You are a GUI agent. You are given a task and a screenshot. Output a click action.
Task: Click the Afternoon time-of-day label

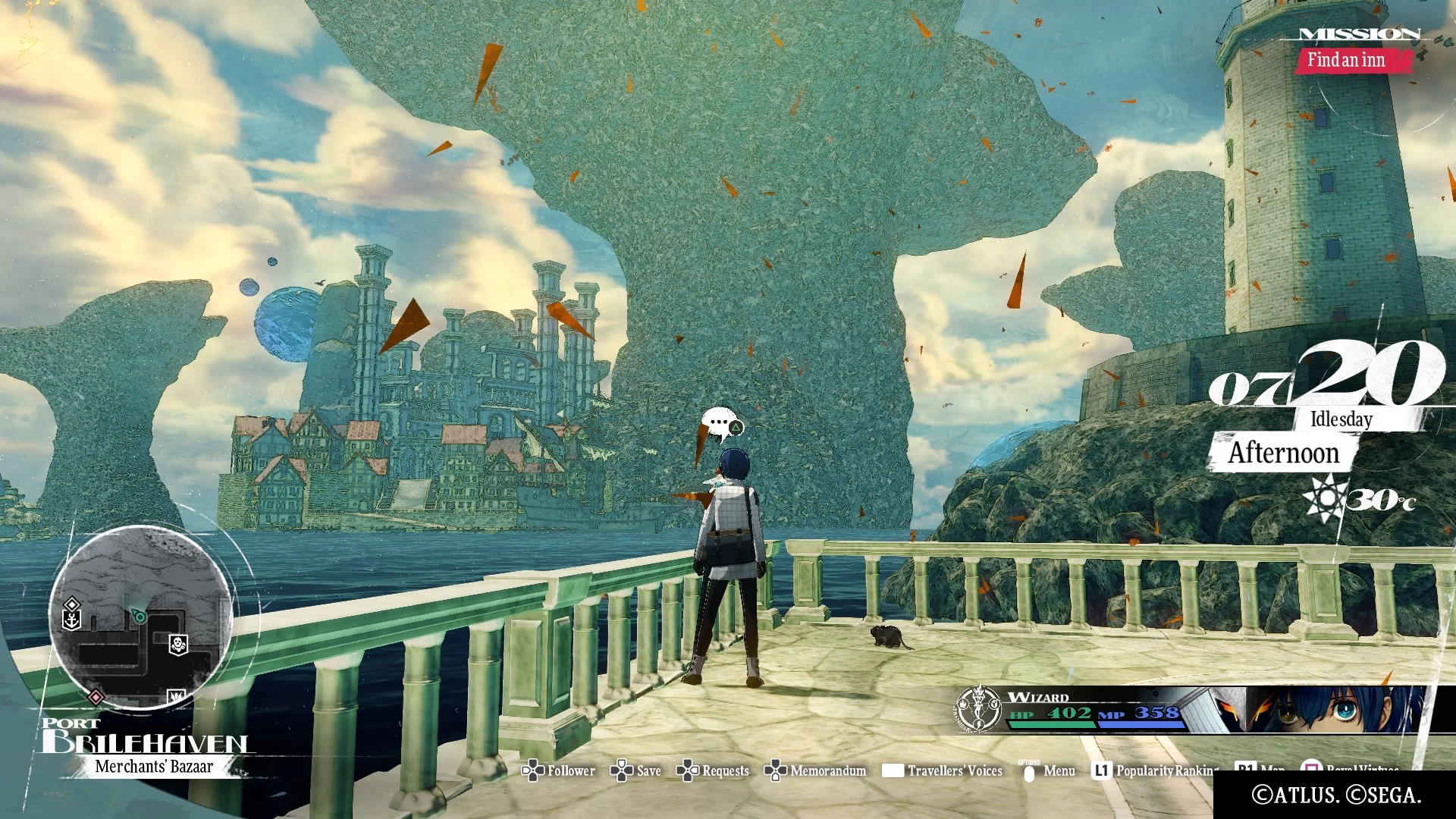[1283, 453]
